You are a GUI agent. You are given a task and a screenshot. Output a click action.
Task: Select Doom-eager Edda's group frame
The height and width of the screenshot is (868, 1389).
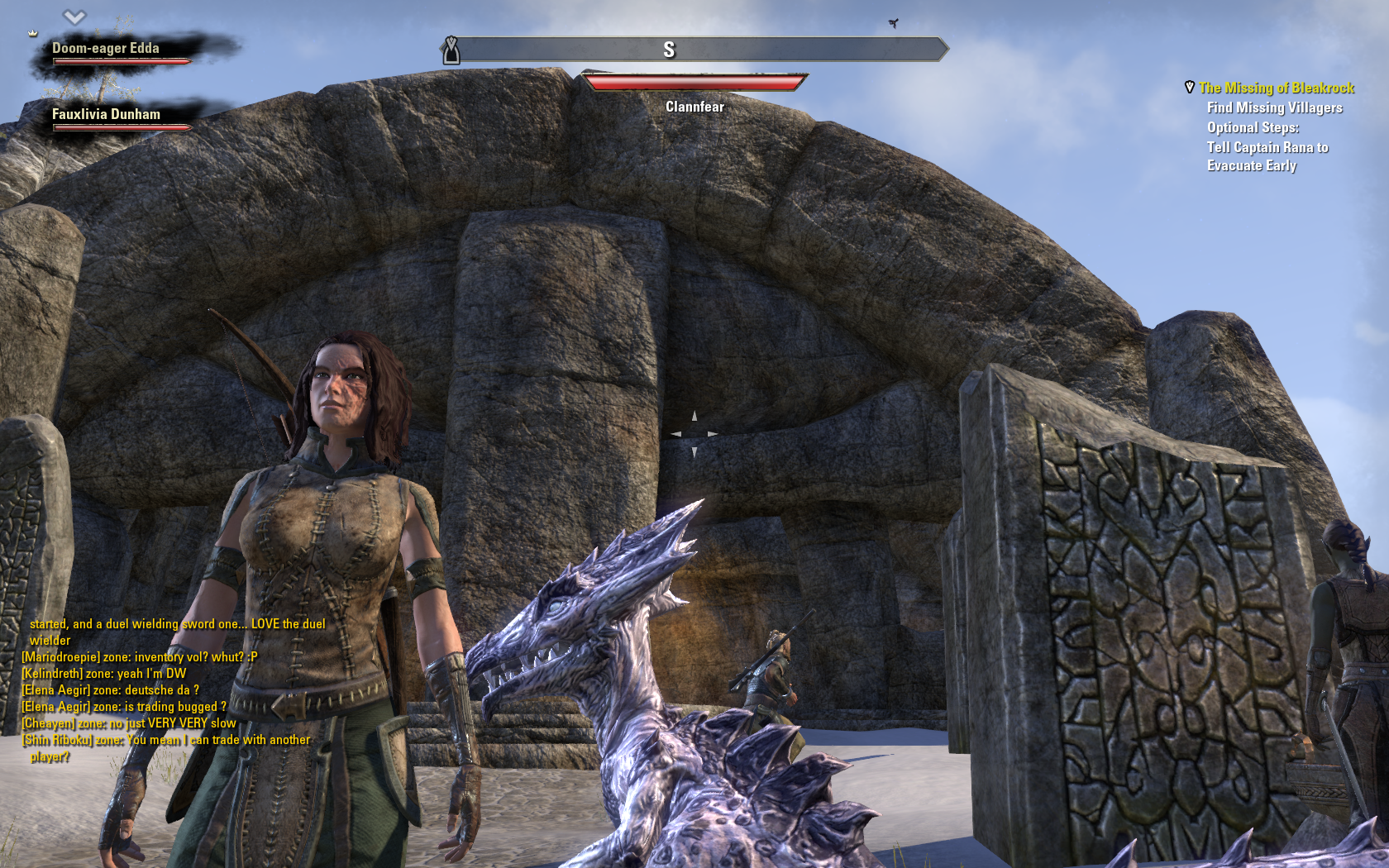click(x=106, y=50)
